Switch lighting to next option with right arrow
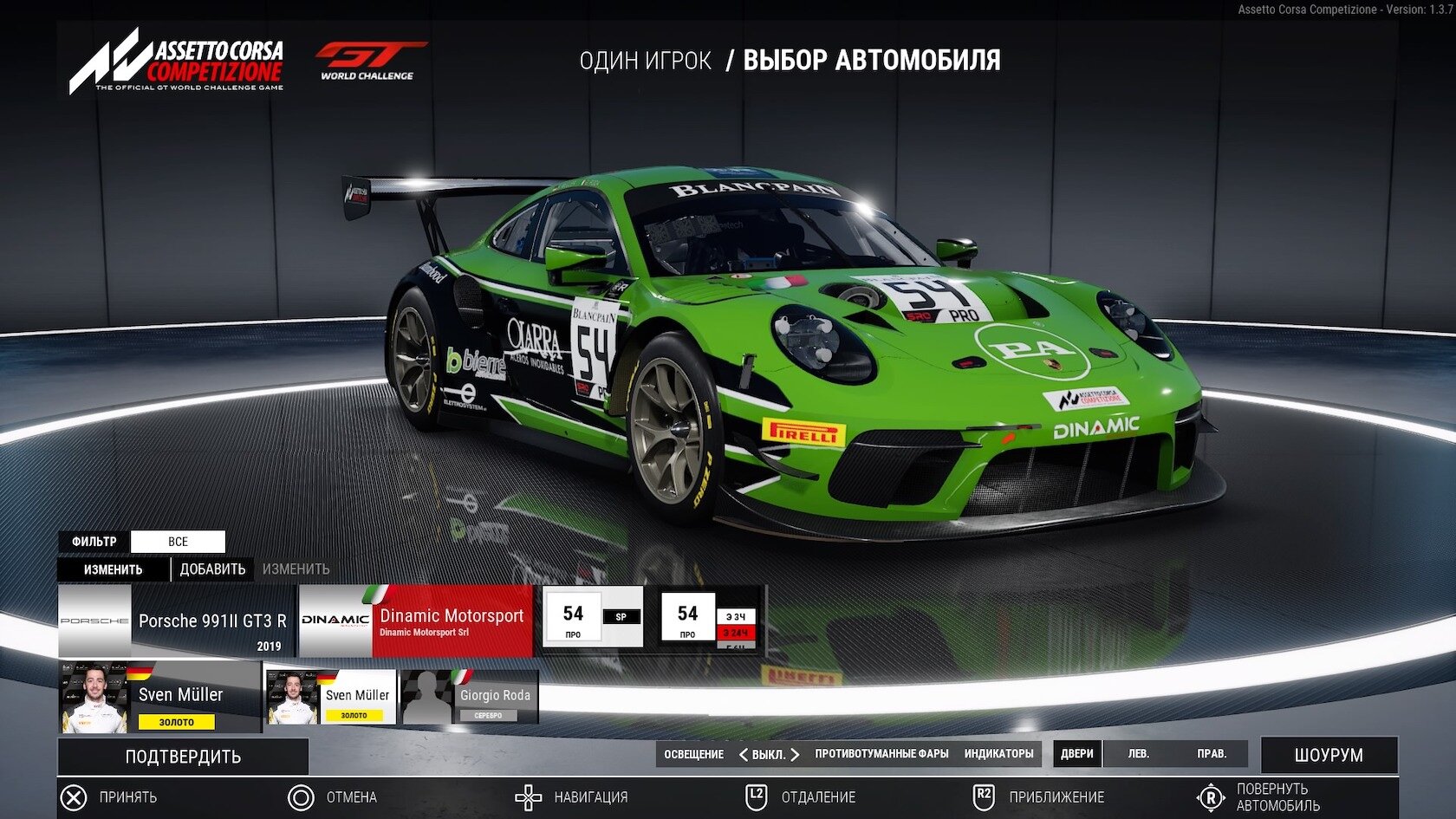 [795, 755]
